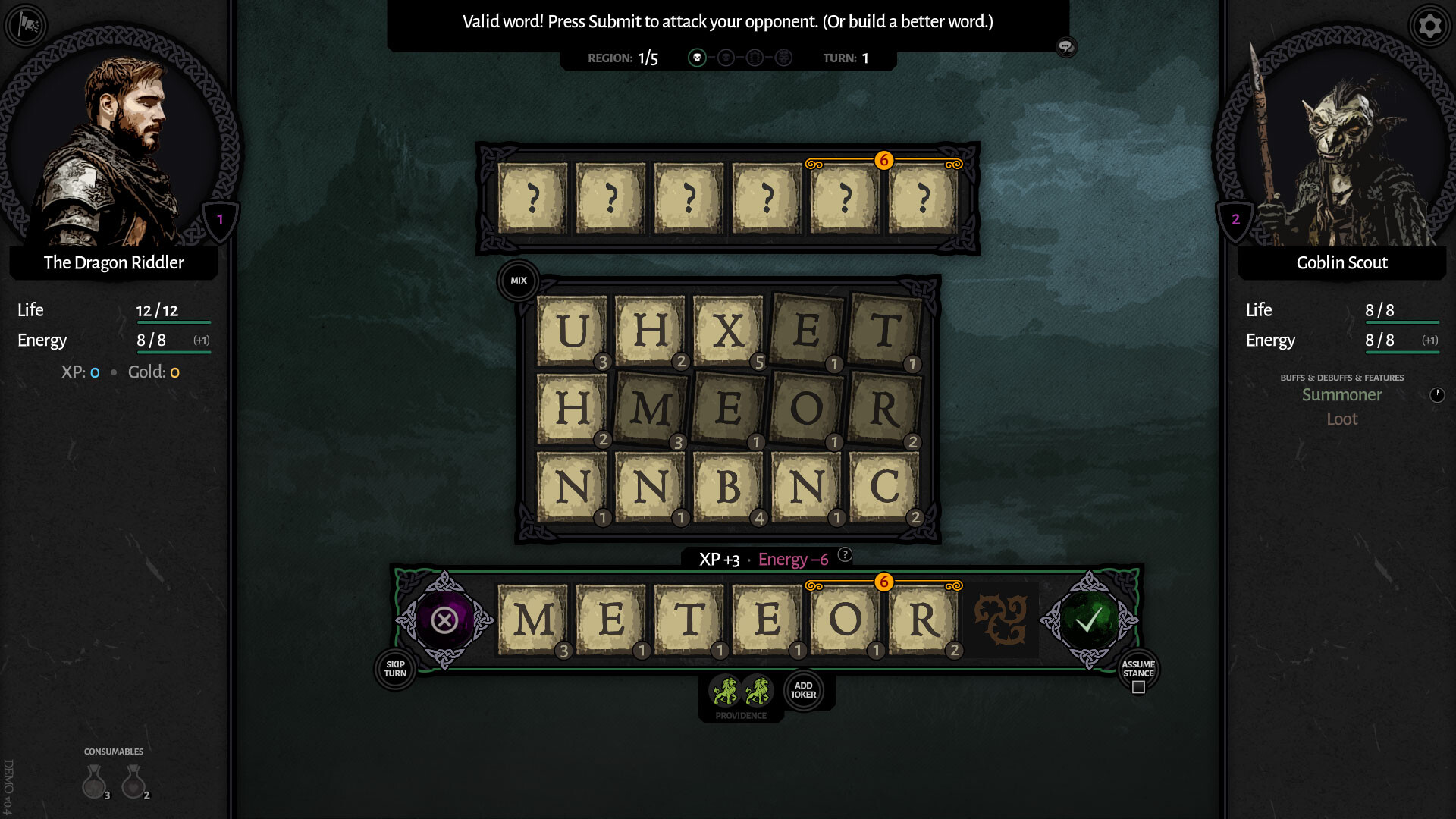Submit METEOR with the green checkmark
Viewport: 1456px width, 819px height.
coord(1087,622)
